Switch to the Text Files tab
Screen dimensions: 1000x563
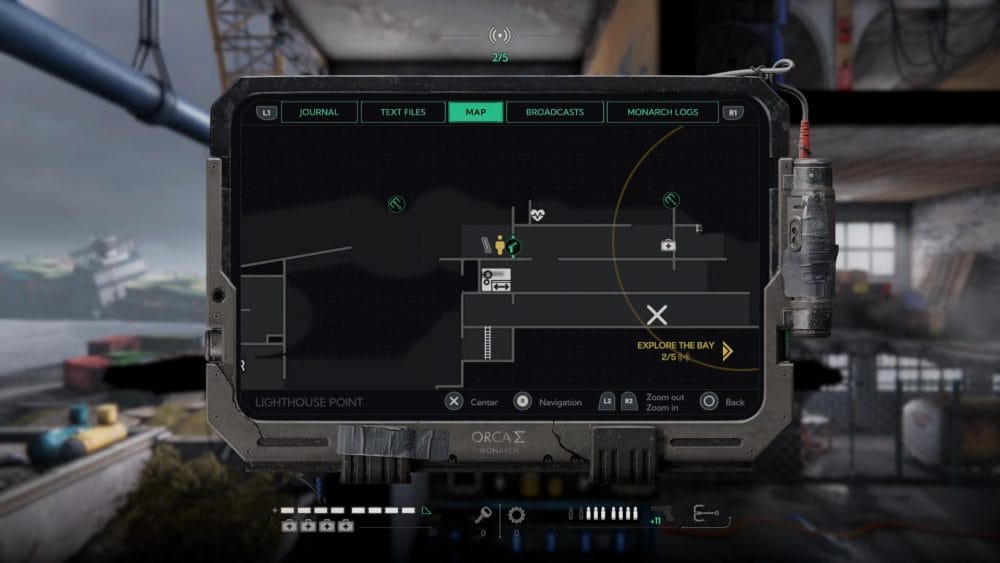tap(403, 112)
